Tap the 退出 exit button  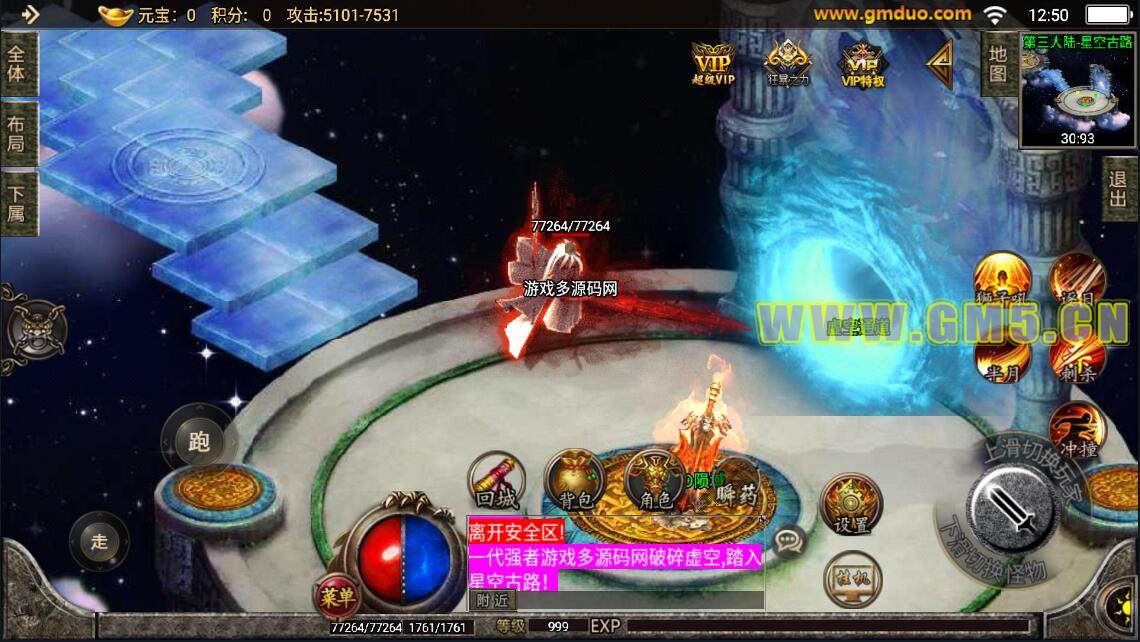1118,190
